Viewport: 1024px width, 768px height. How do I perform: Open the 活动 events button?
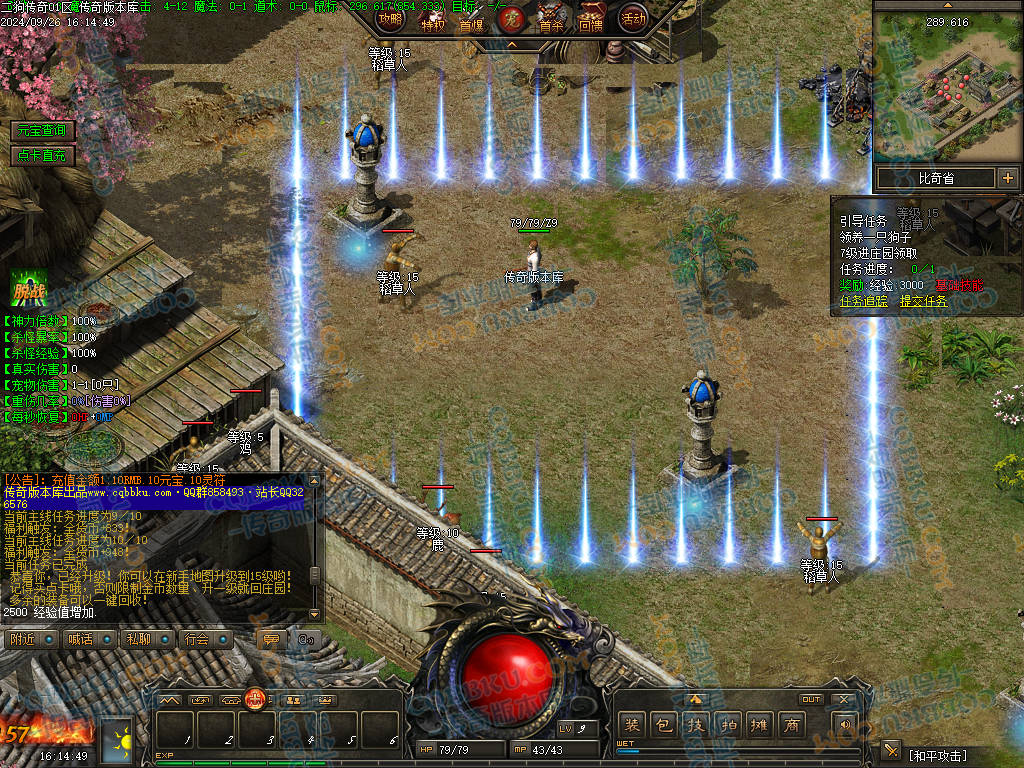tap(633, 18)
